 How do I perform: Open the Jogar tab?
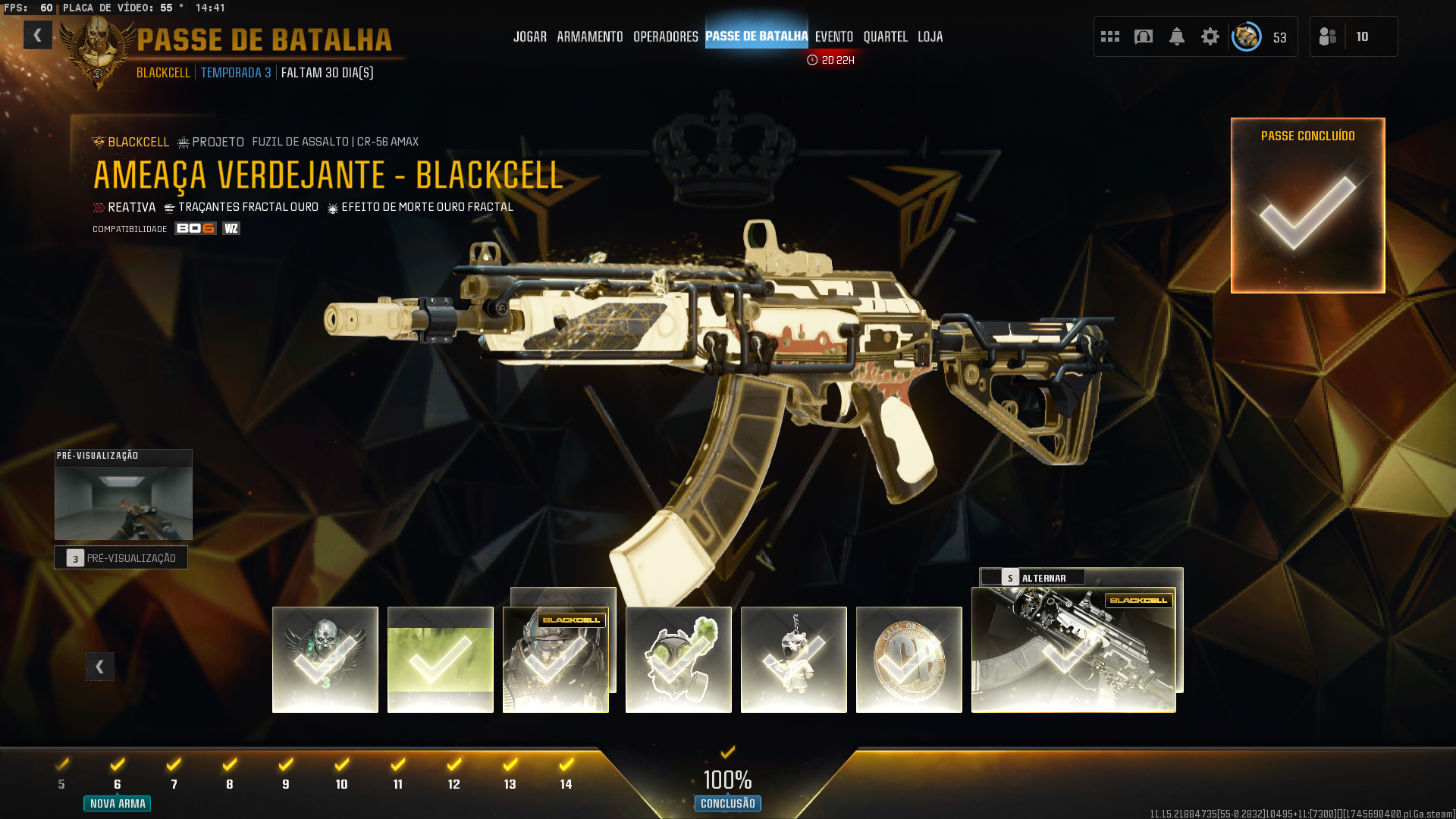pos(529,36)
